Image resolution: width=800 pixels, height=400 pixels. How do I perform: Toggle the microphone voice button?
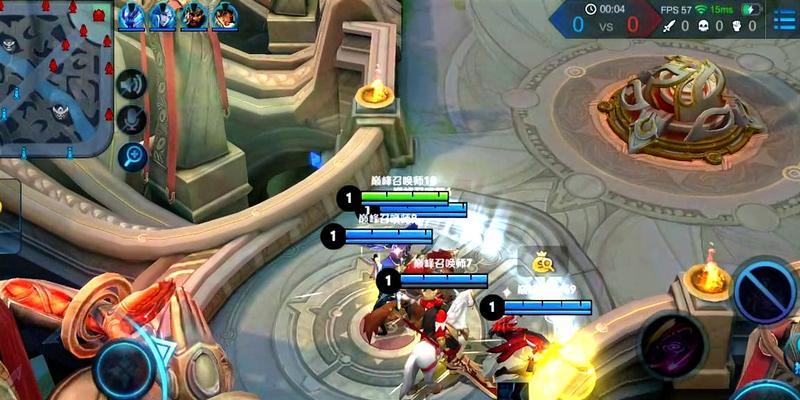point(131,120)
